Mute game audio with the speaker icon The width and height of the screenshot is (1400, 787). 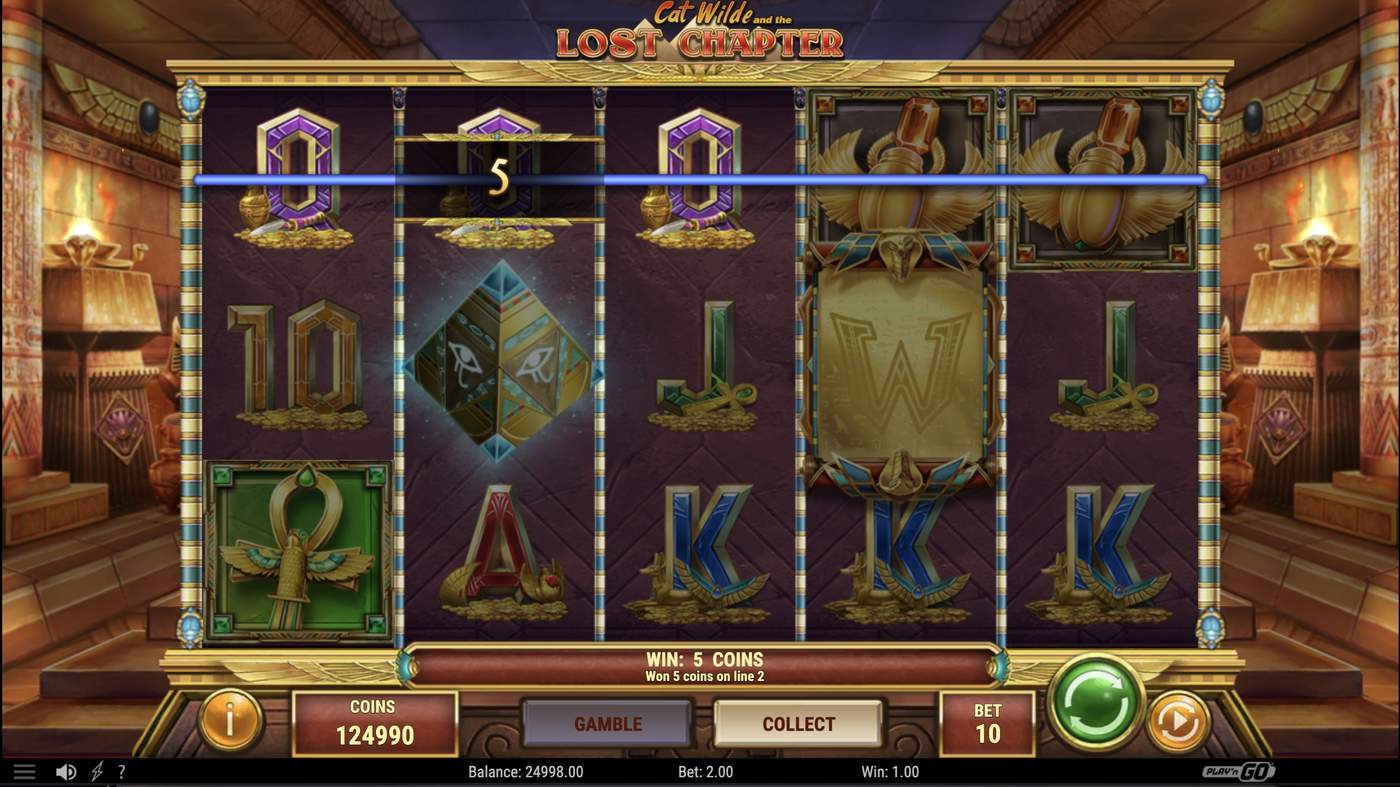point(66,769)
